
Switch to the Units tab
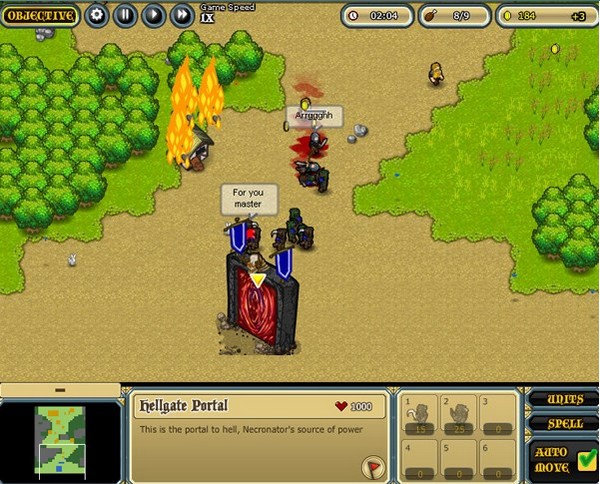coord(561,399)
